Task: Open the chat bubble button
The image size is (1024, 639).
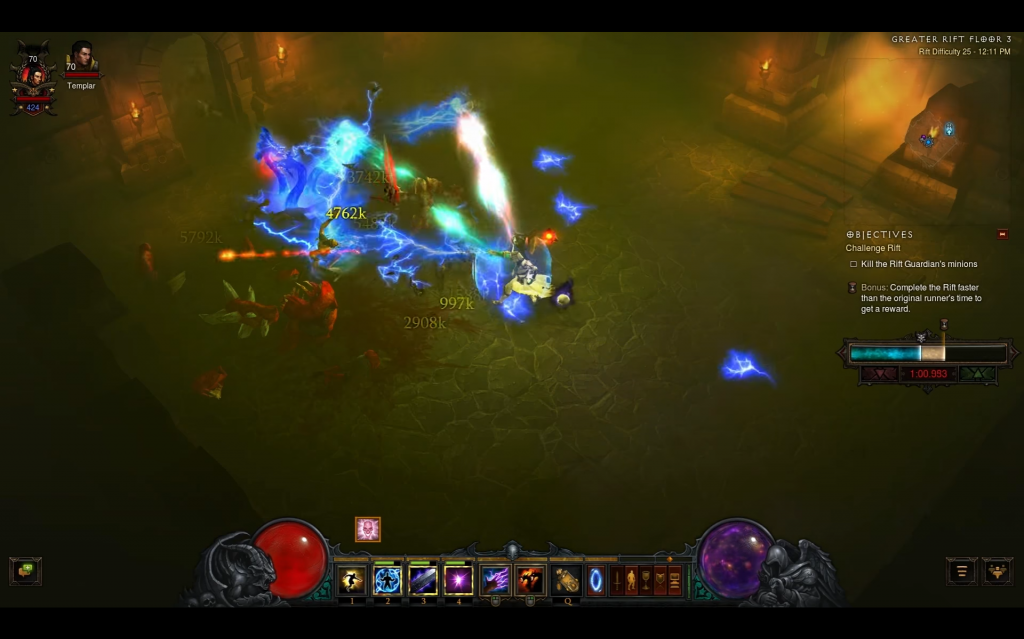Action: click(x=25, y=571)
